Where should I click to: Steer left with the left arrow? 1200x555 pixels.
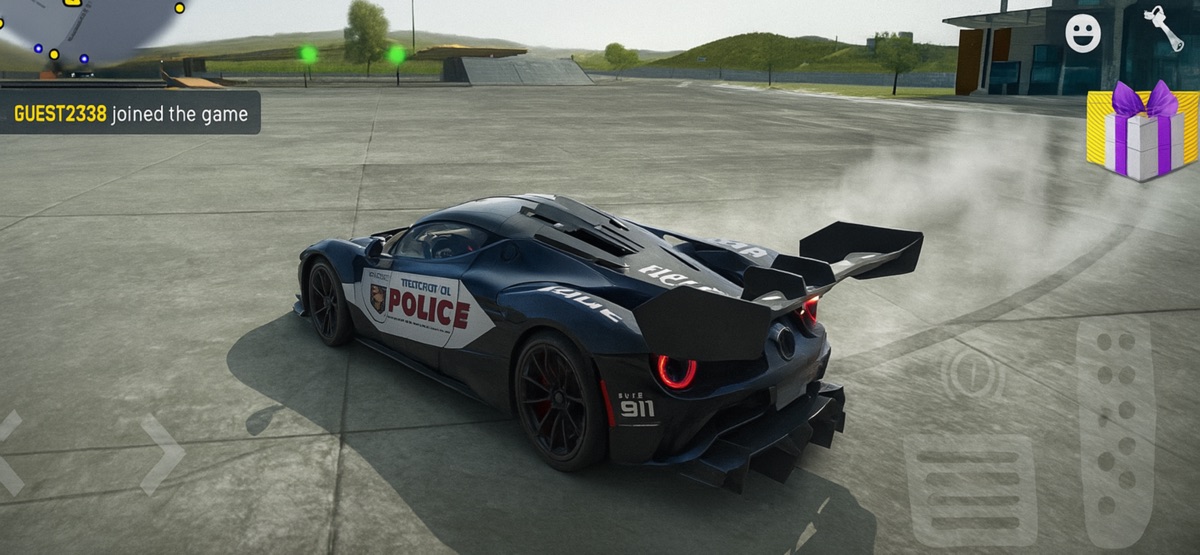pyautogui.click(x=10, y=453)
